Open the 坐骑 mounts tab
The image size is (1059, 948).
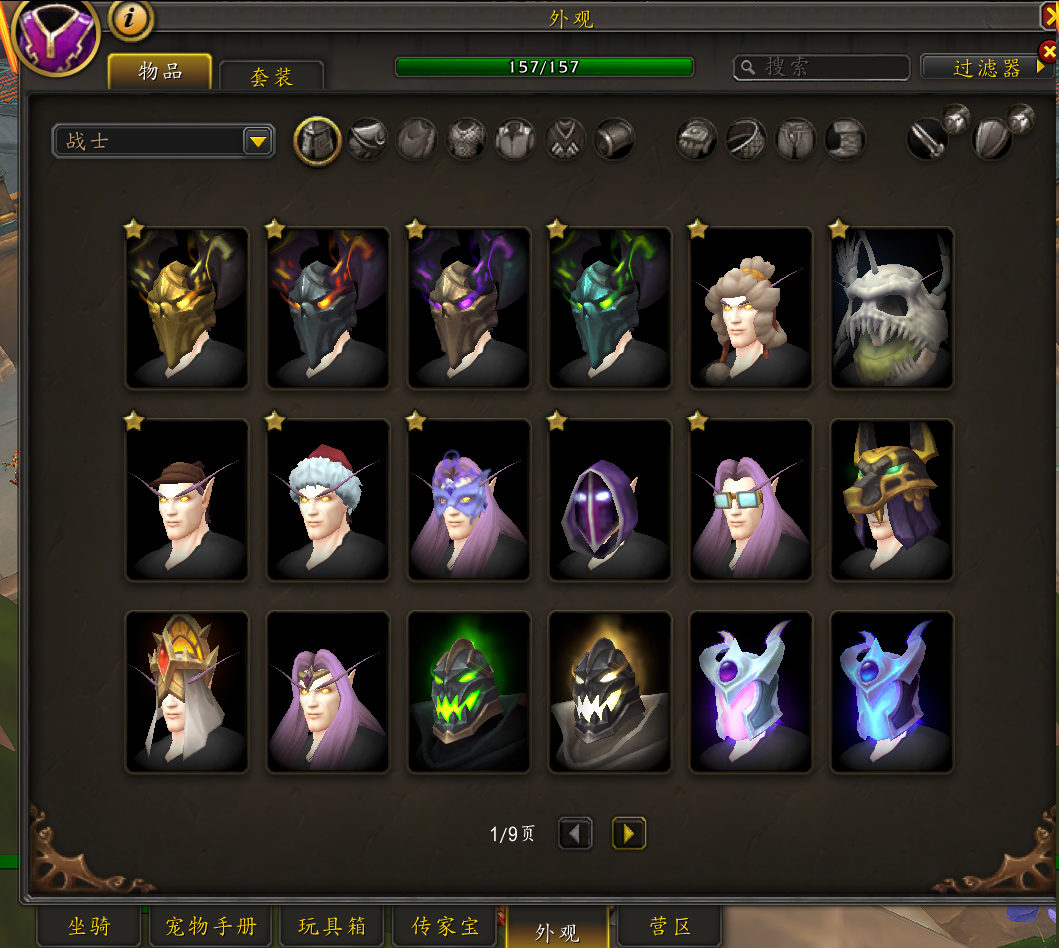coord(89,927)
